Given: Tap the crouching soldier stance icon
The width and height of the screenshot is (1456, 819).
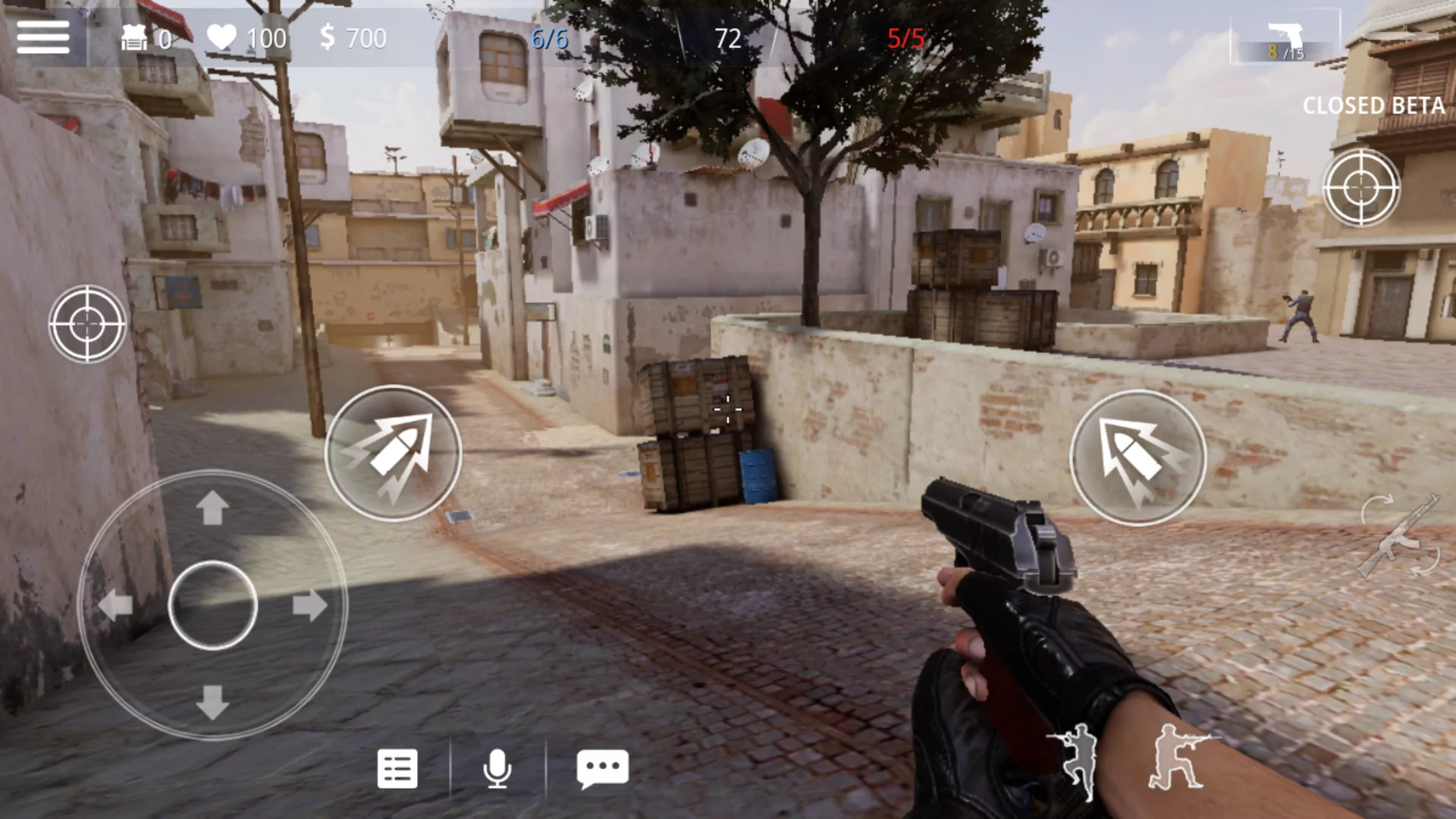Looking at the screenshot, I should point(1177,758).
